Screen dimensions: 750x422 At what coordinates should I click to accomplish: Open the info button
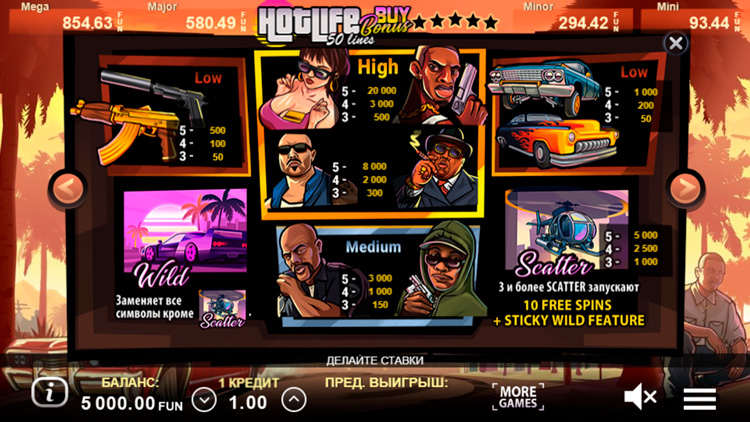tap(48, 392)
